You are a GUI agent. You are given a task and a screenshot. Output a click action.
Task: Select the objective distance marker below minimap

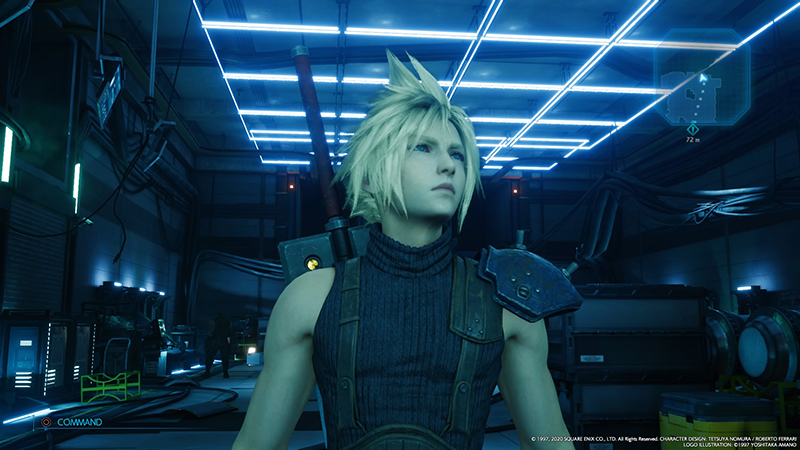[692, 135]
